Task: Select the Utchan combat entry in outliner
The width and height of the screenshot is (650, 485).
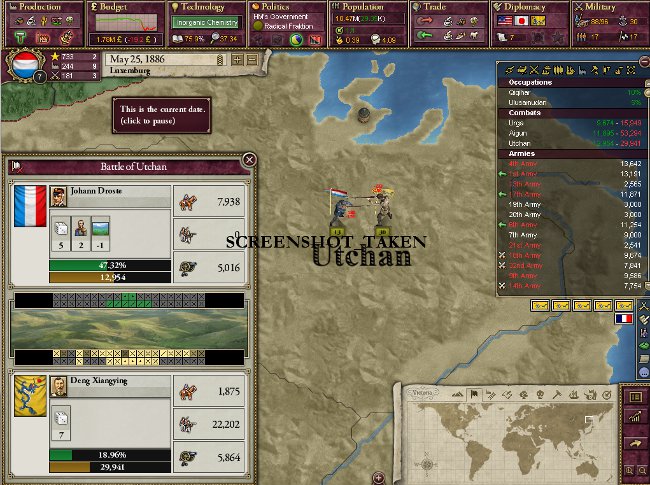Action: click(x=521, y=143)
